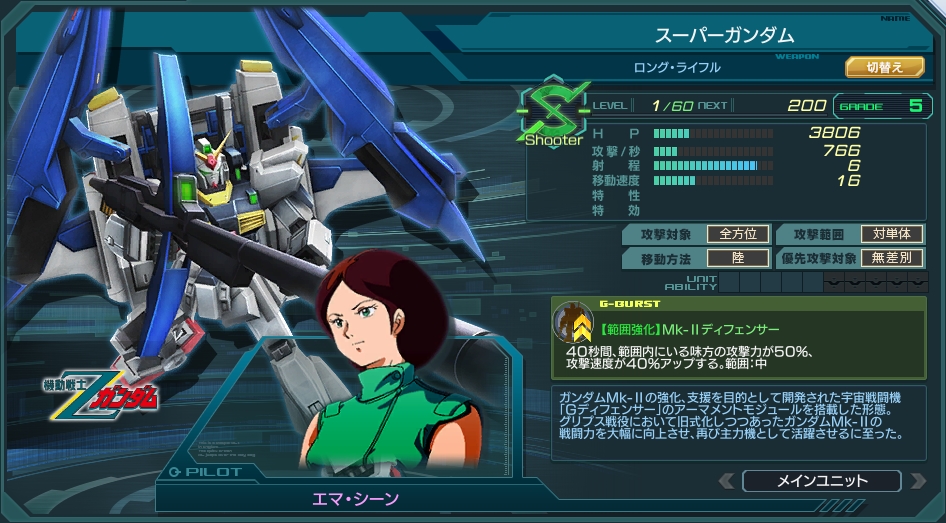The width and height of the screenshot is (946, 523).
Task: Click the G-Burst Mk-II Defenser skill icon
Action: [x=574, y=323]
